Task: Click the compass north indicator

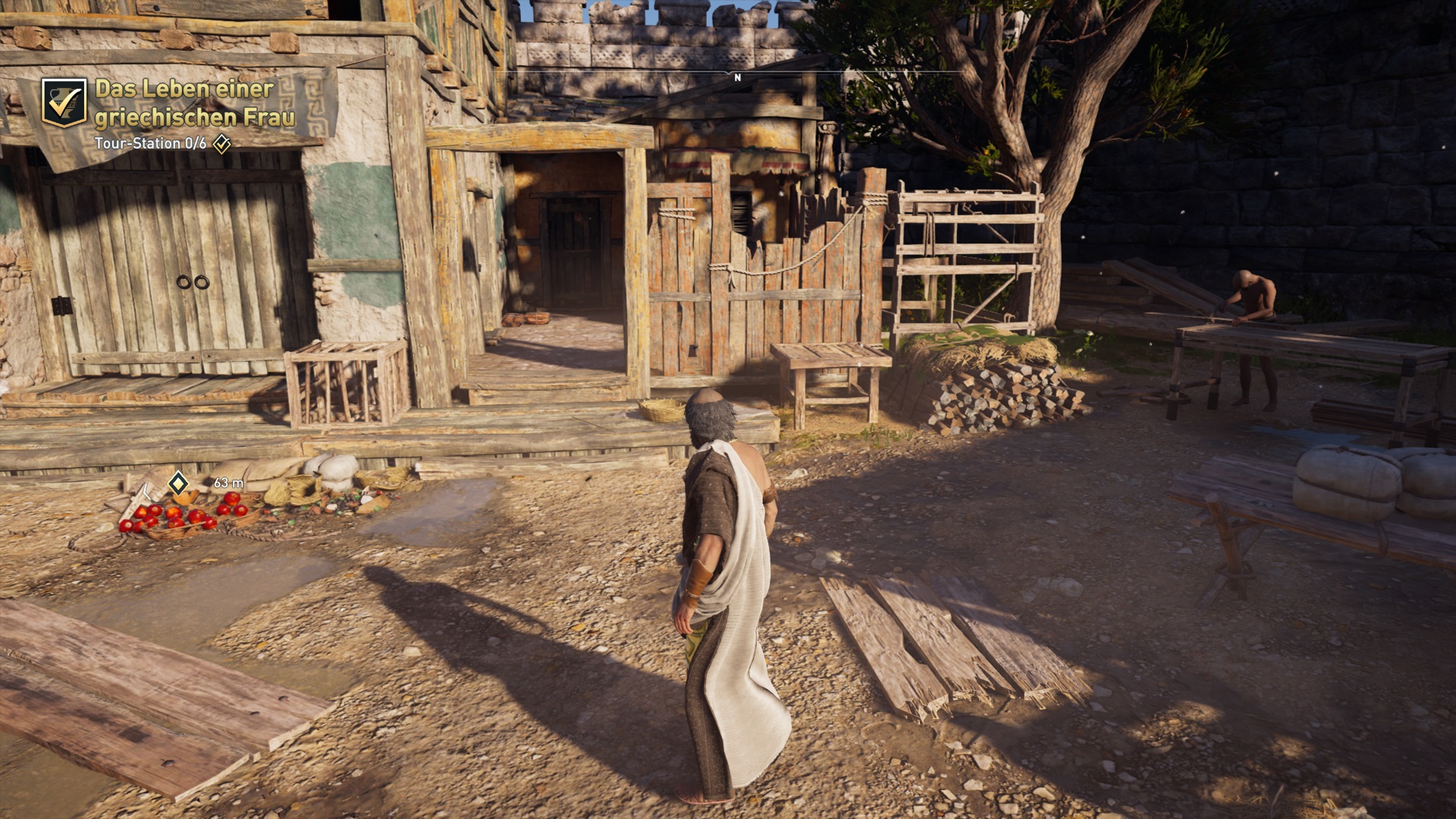Action: (x=737, y=77)
